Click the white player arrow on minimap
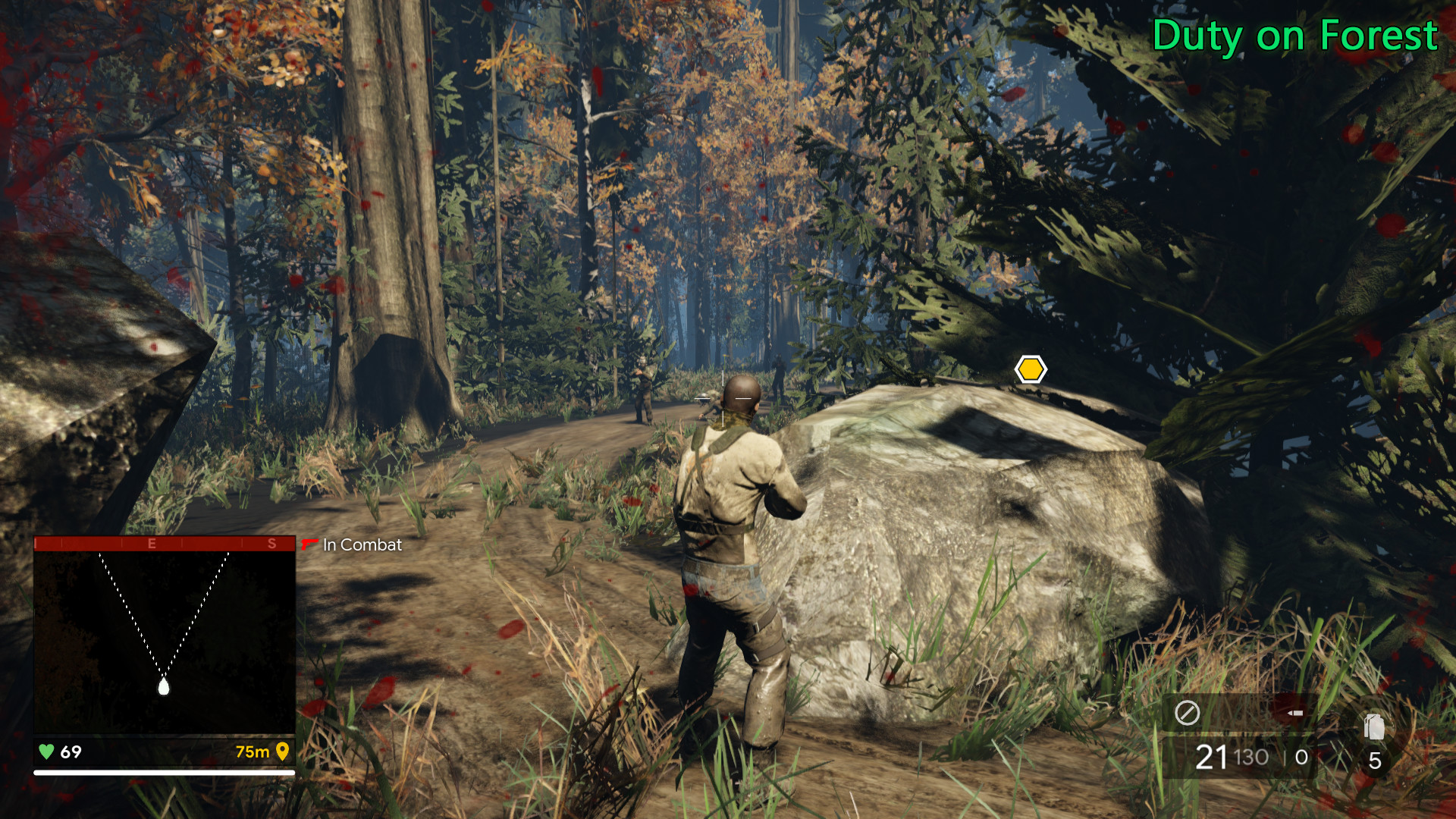Screen dimensions: 1456x819 pyautogui.click(x=163, y=687)
